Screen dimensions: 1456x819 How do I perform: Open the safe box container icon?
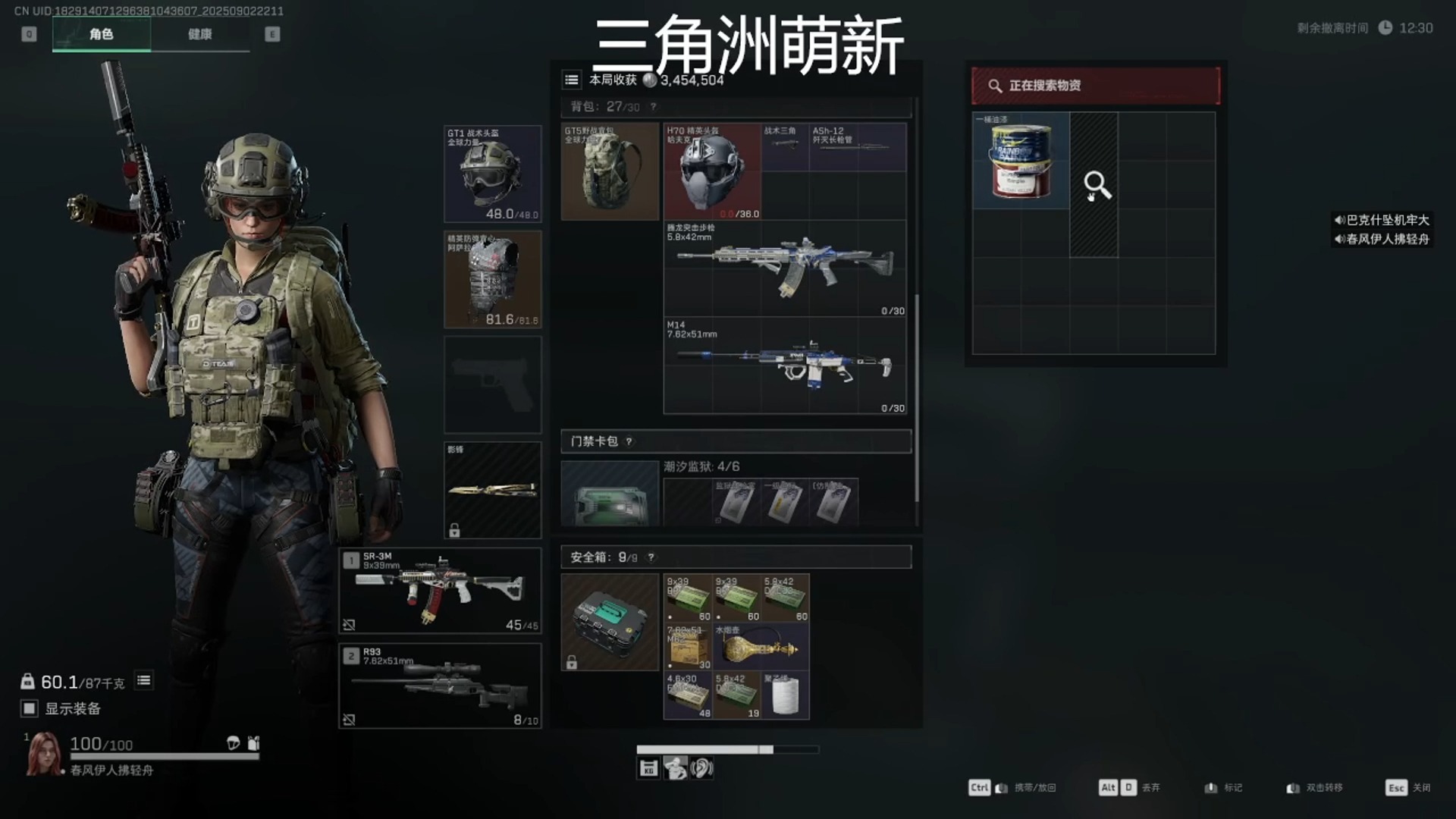(x=610, y=622)
